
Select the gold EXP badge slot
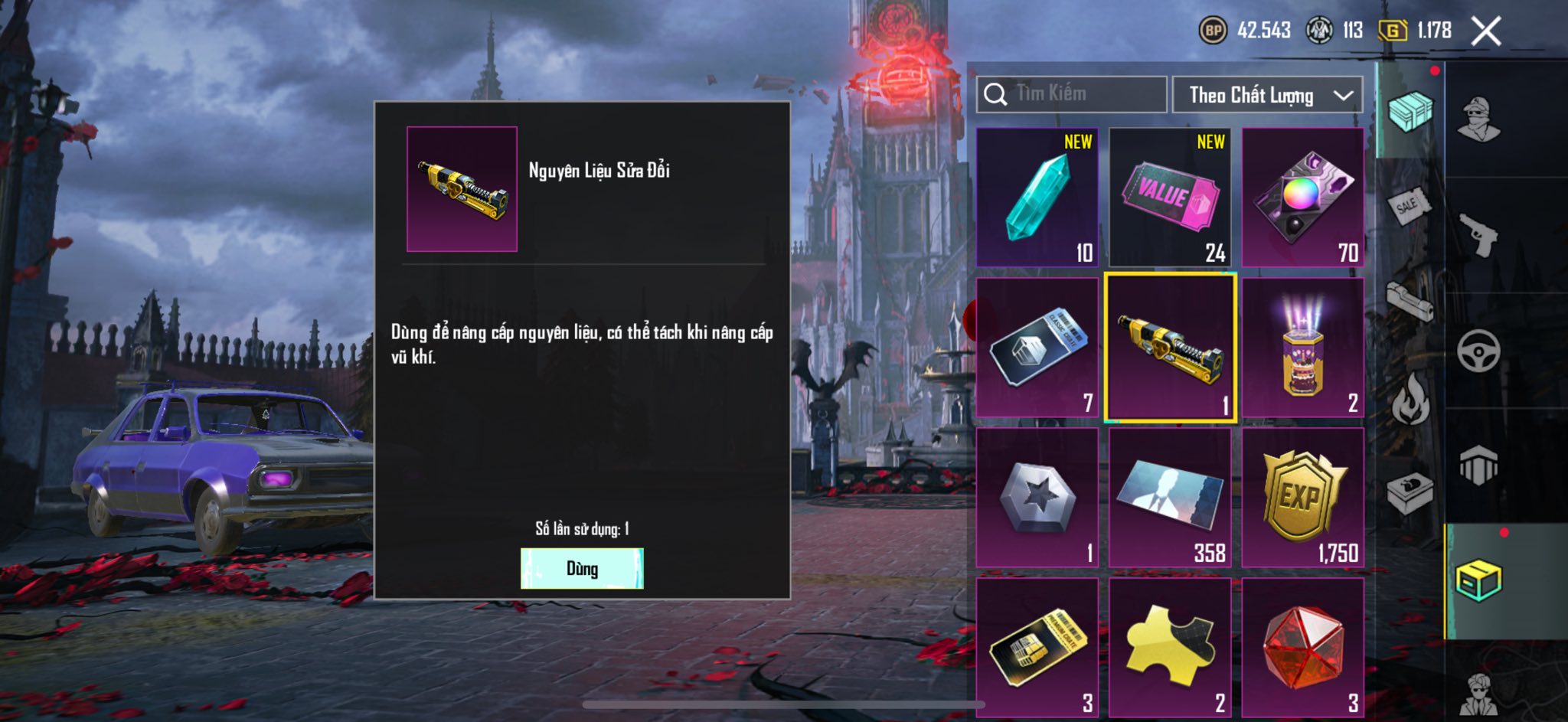click(1302, 498)
